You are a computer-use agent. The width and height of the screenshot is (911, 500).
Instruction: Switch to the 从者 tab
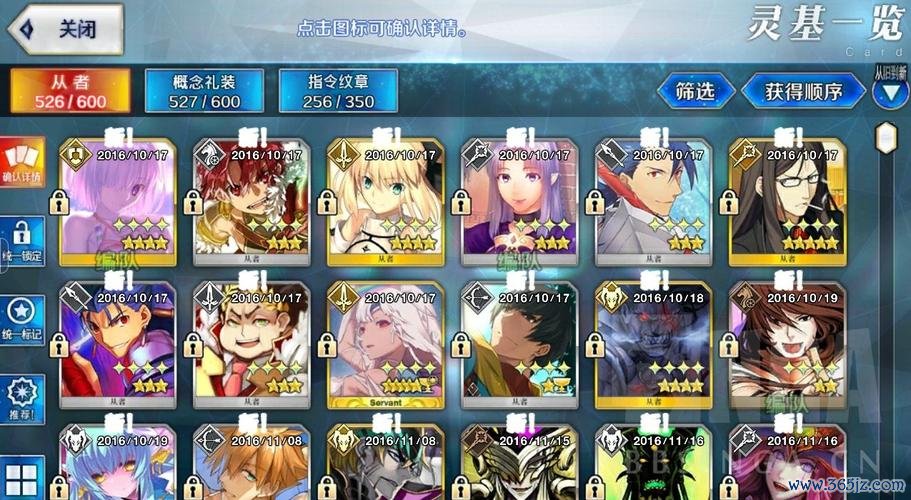pos(71,91)
